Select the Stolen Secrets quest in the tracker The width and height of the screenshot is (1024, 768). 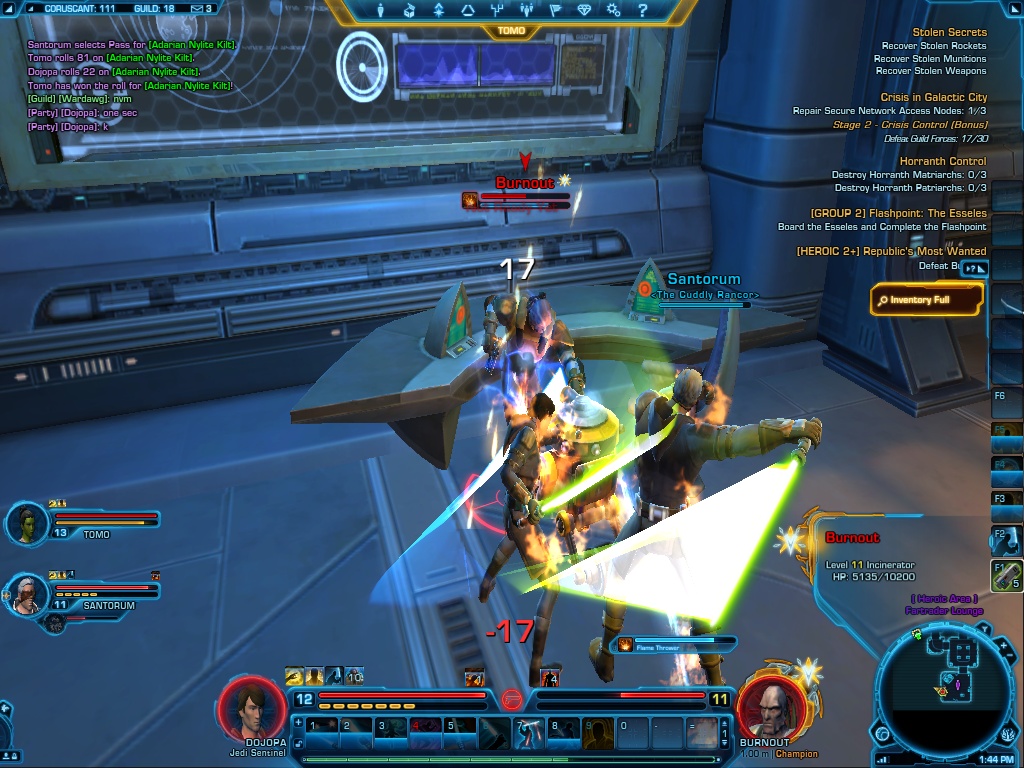(949, 32)
